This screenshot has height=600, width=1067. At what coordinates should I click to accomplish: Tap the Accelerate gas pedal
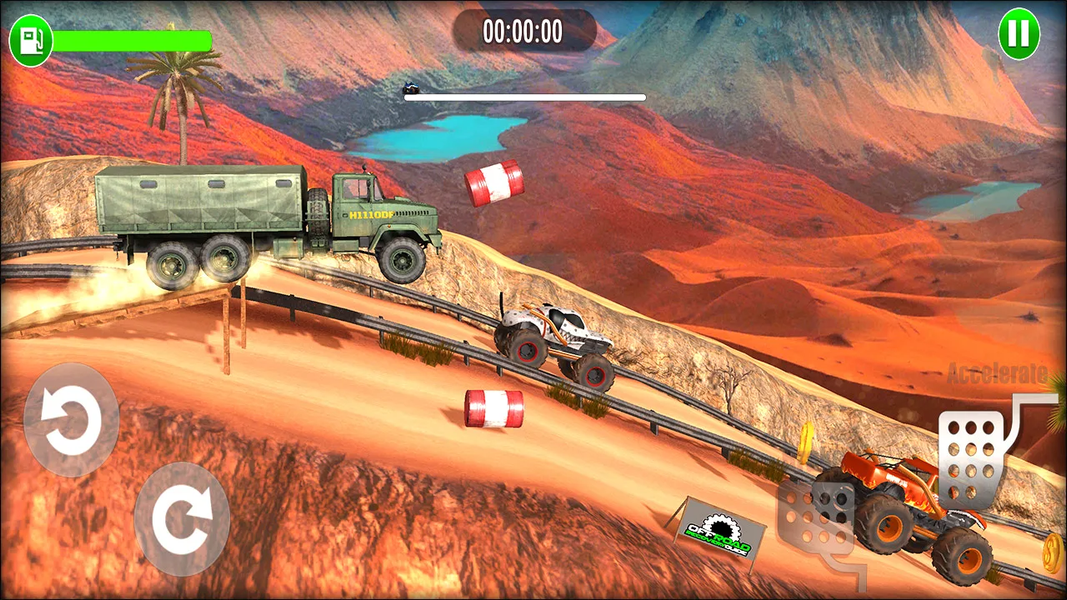pyautogui.click(x=972, y=454)
